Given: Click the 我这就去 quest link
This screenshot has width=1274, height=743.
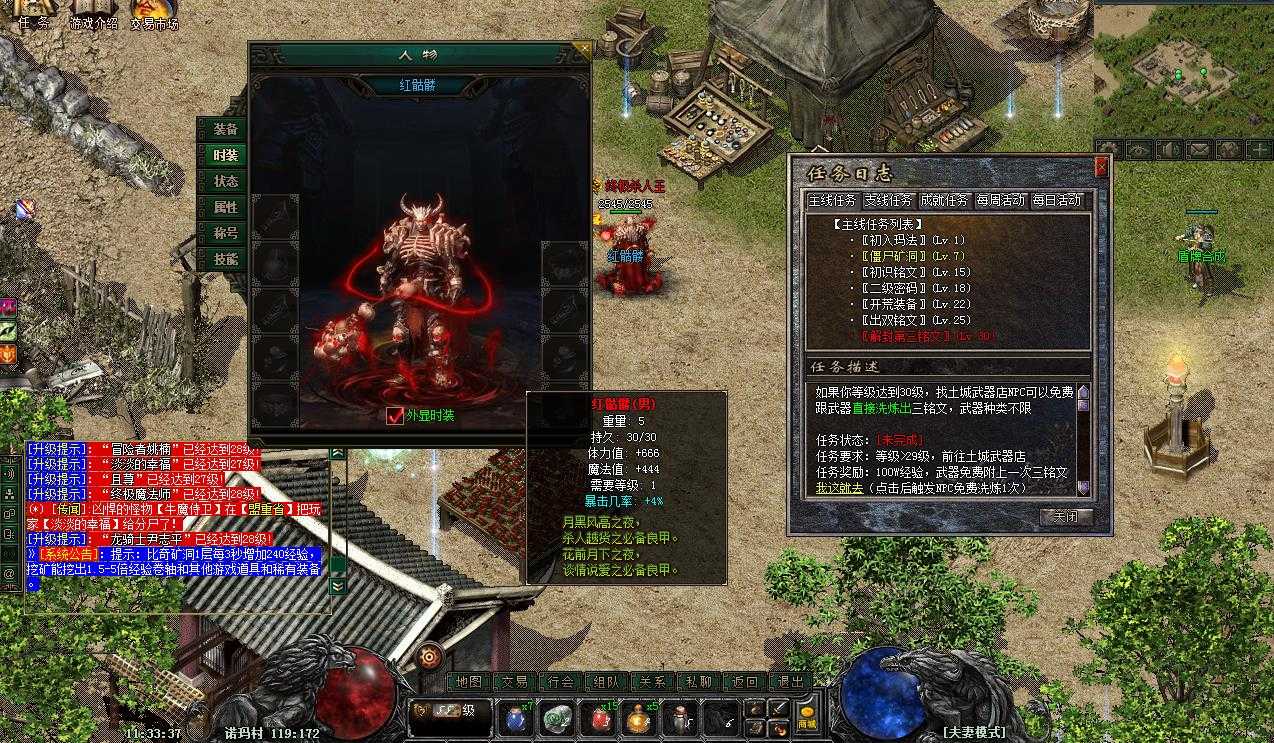Looking at the screenshot, I should 836,487.
